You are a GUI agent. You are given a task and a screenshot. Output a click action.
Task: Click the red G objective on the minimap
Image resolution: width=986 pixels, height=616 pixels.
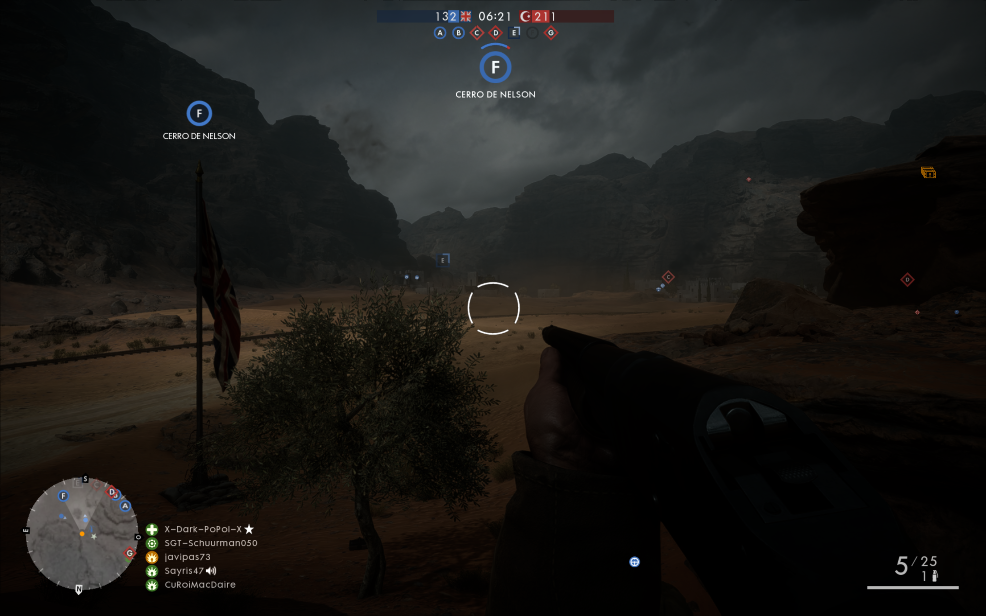pos(130,553)
